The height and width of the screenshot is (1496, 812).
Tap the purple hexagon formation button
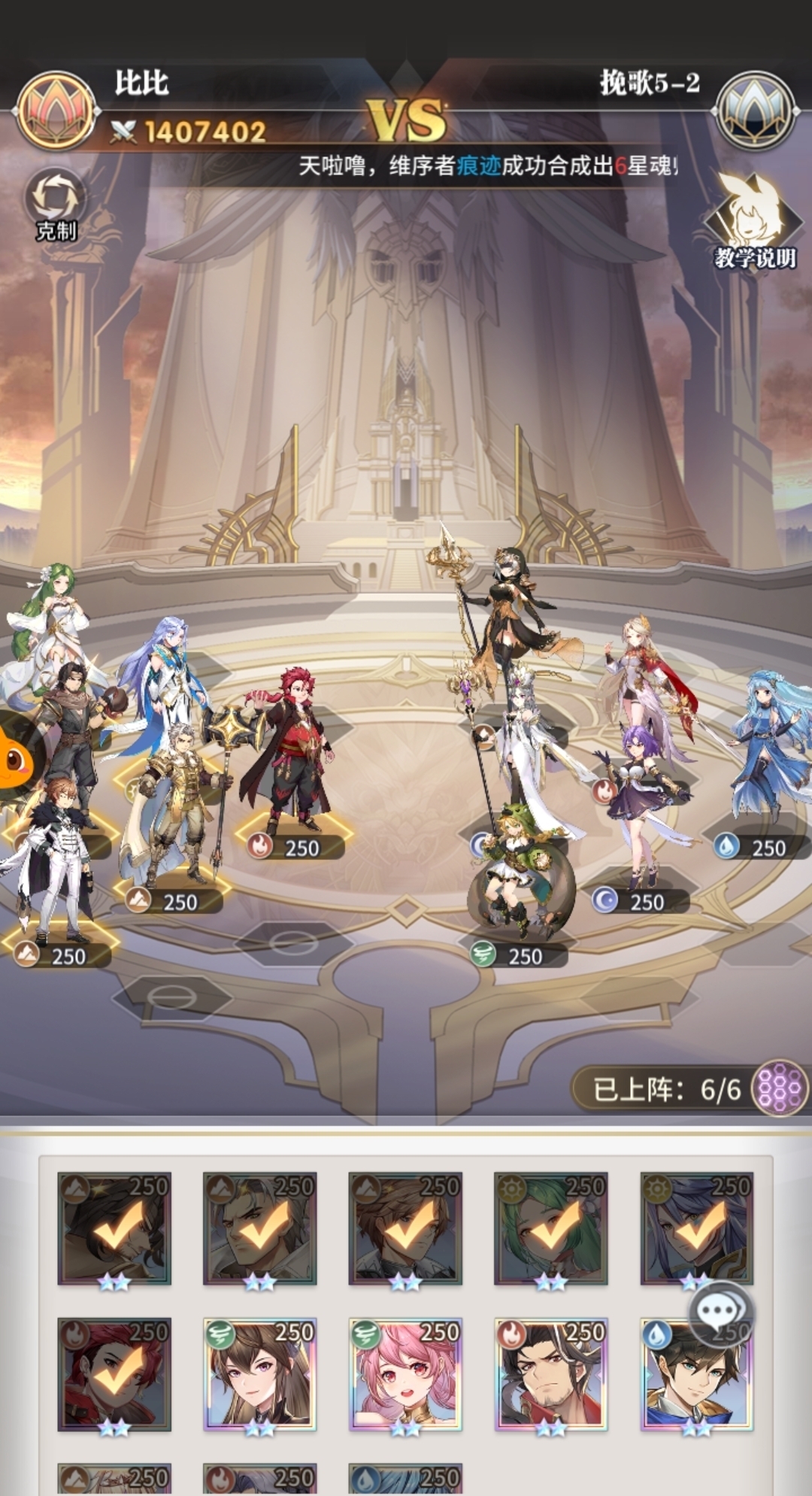tap(779, 1088)
